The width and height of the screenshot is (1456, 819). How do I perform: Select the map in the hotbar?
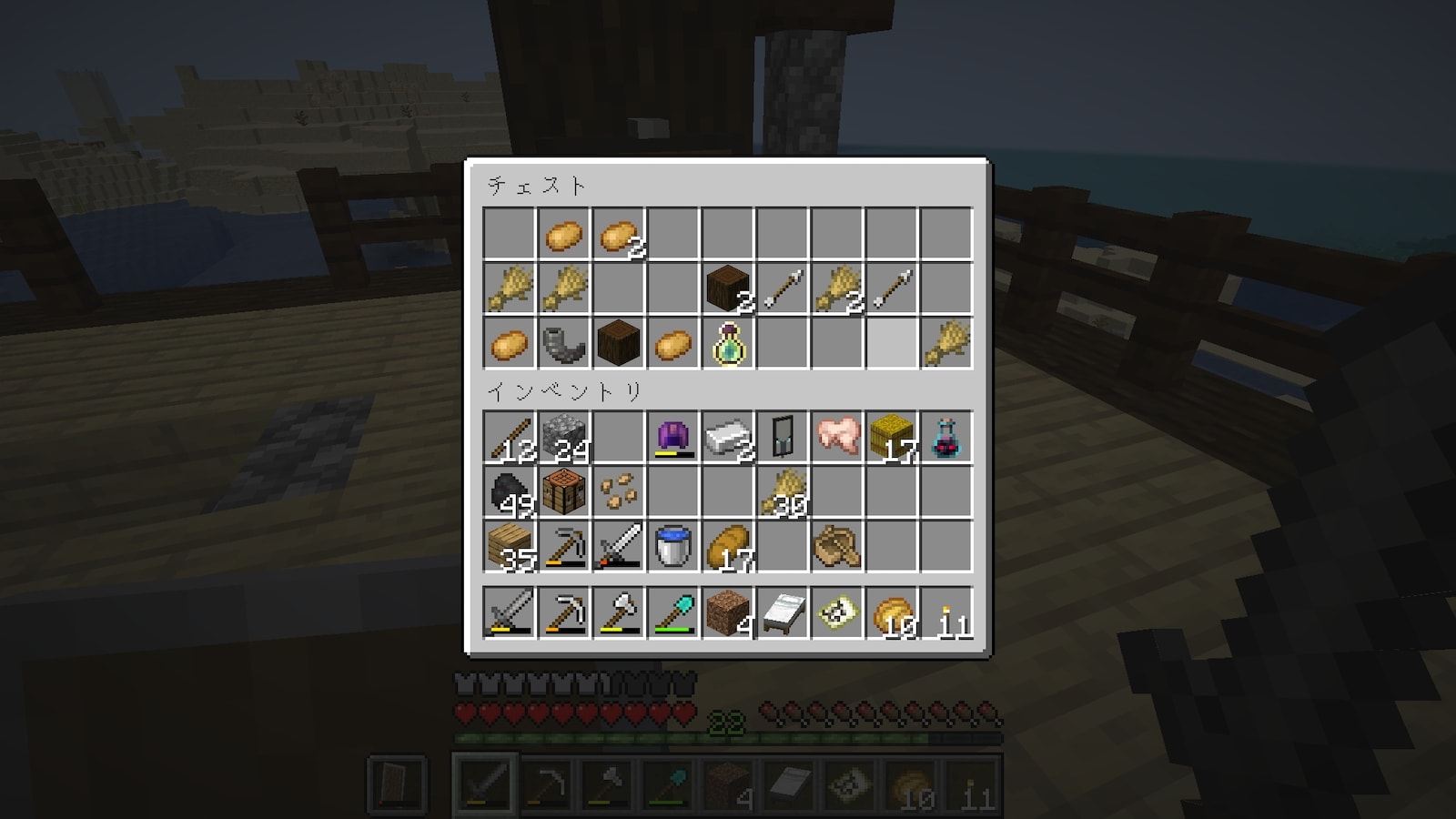coord(836,612)
